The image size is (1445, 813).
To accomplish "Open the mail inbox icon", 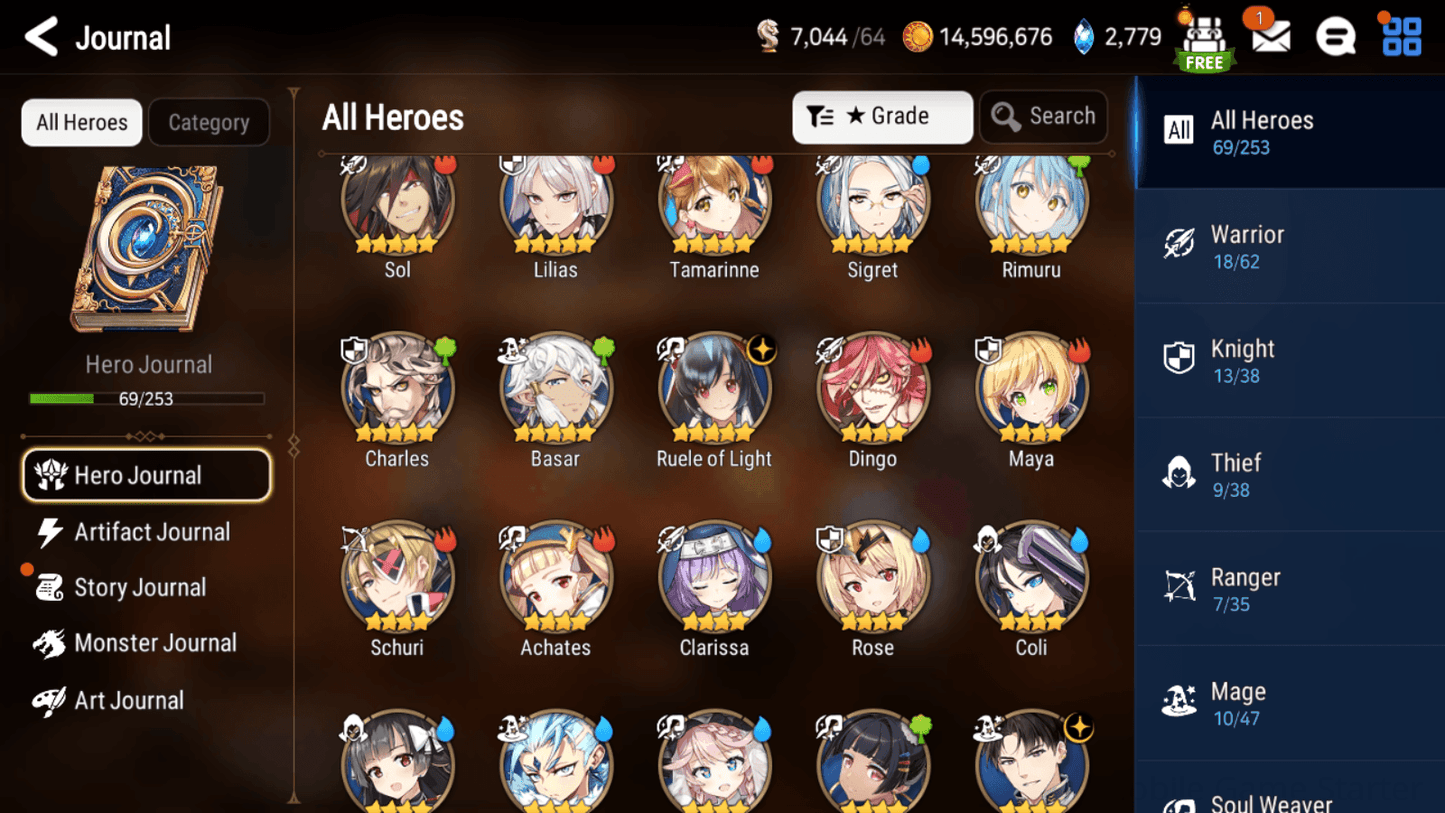I will [1269, 36].
